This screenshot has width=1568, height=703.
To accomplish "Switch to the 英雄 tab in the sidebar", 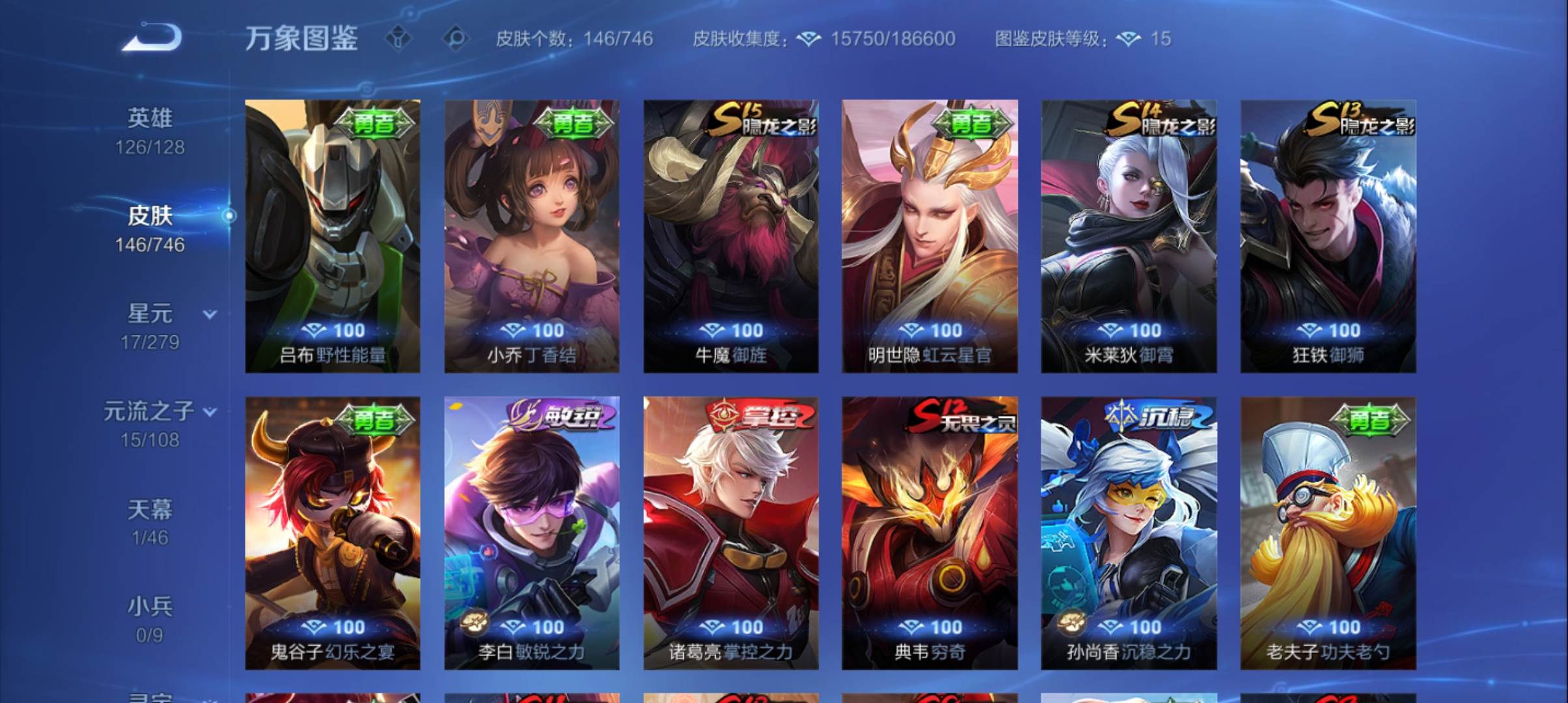I will point(148,119).
